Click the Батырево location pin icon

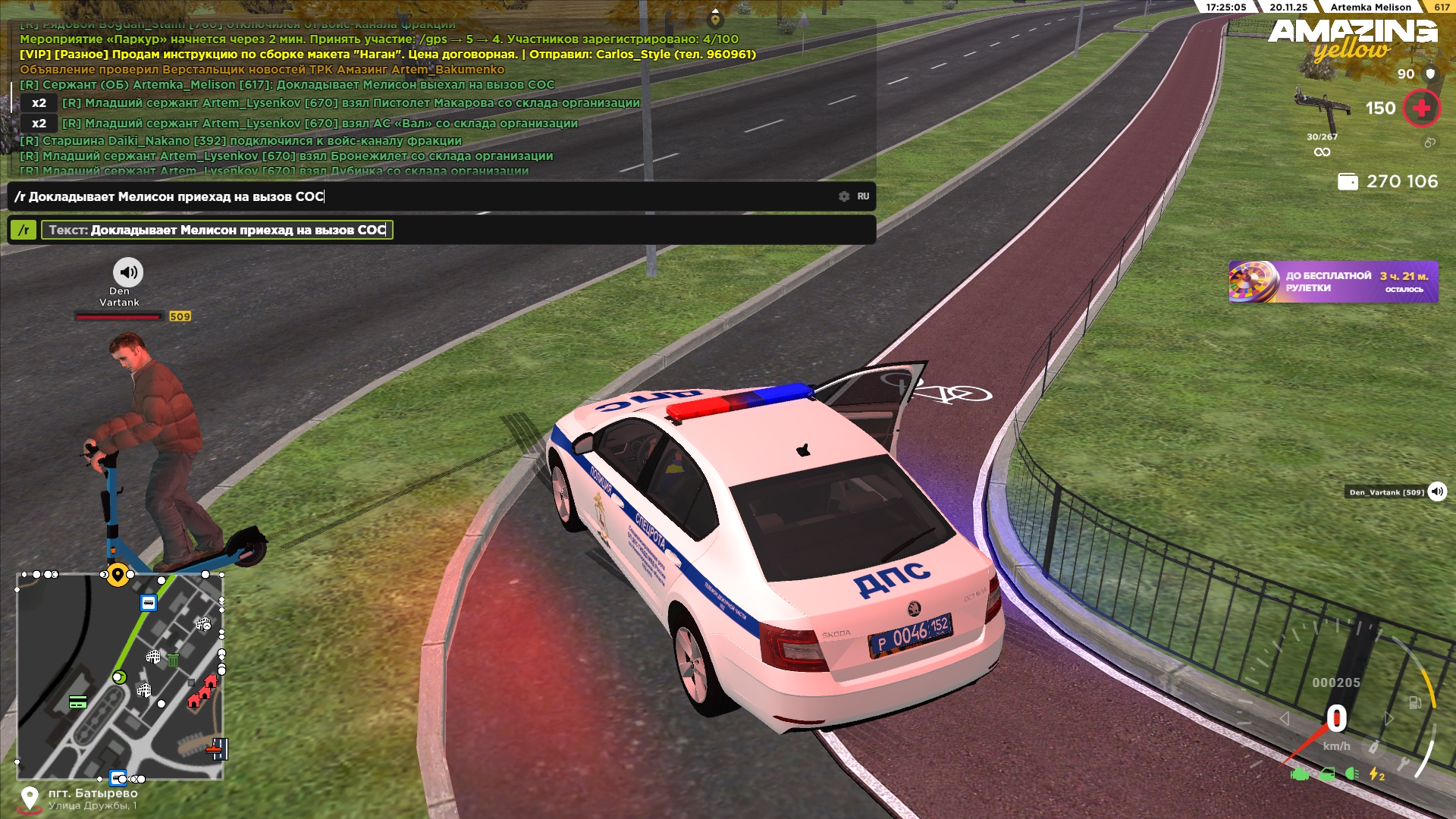point(30,799)
